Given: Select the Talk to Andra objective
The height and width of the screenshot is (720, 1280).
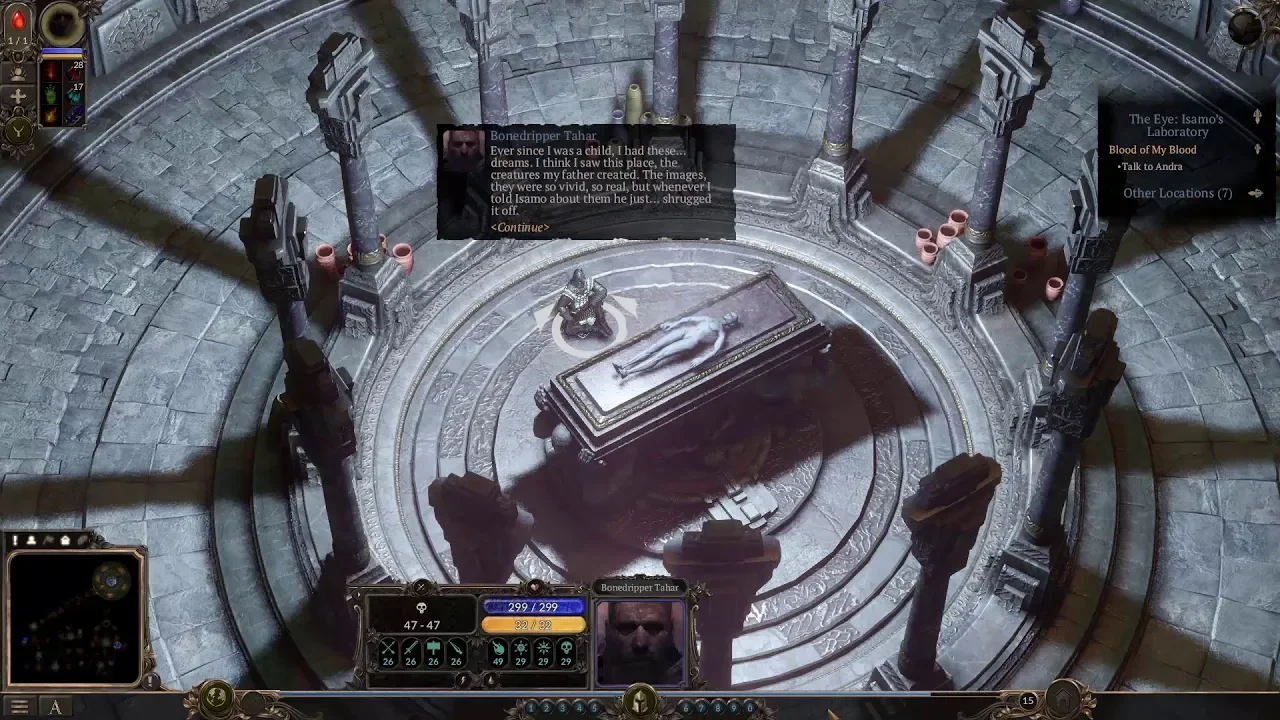Looking at the screenshot, I should pyautogui.click(x=1151, y=167).
